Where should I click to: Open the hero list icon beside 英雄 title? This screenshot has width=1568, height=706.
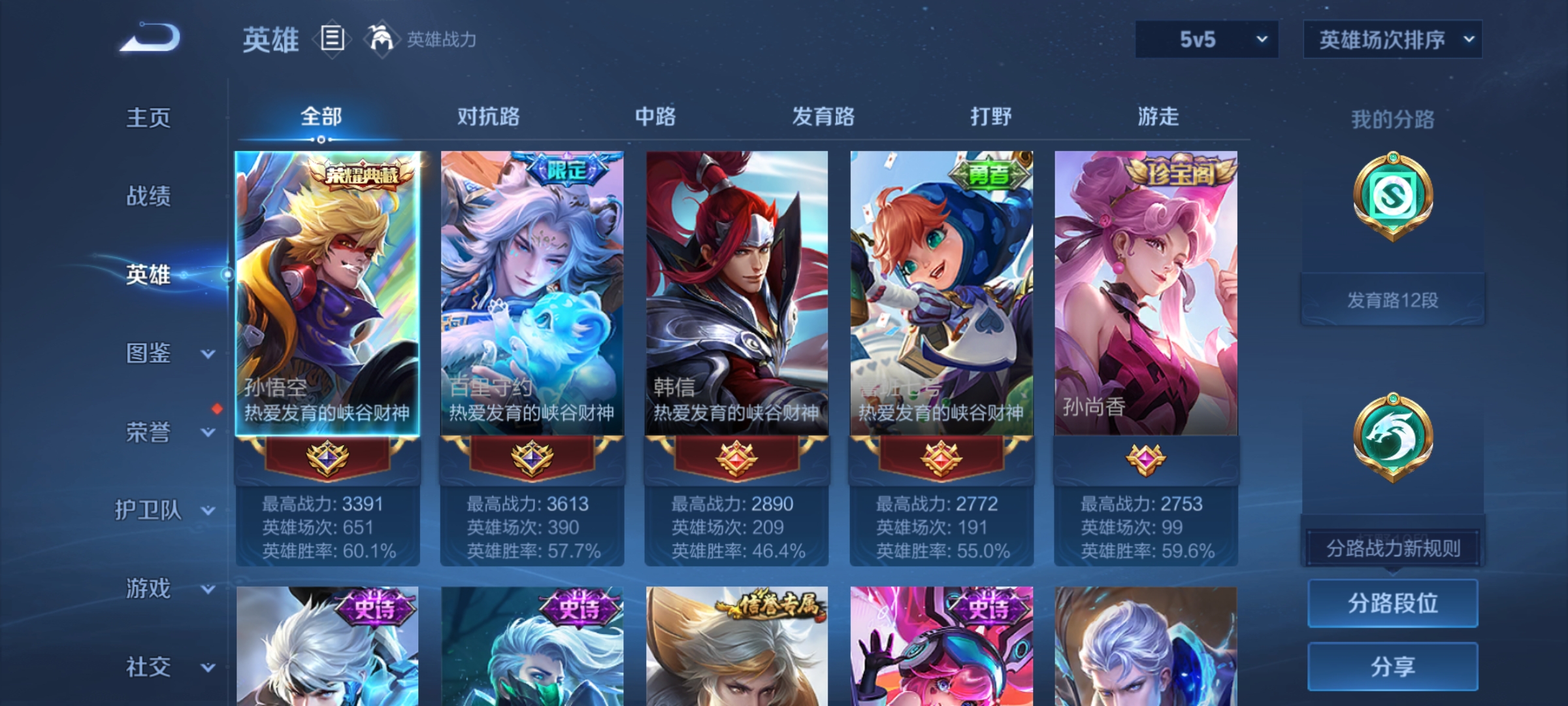click(x=331, y=39)
